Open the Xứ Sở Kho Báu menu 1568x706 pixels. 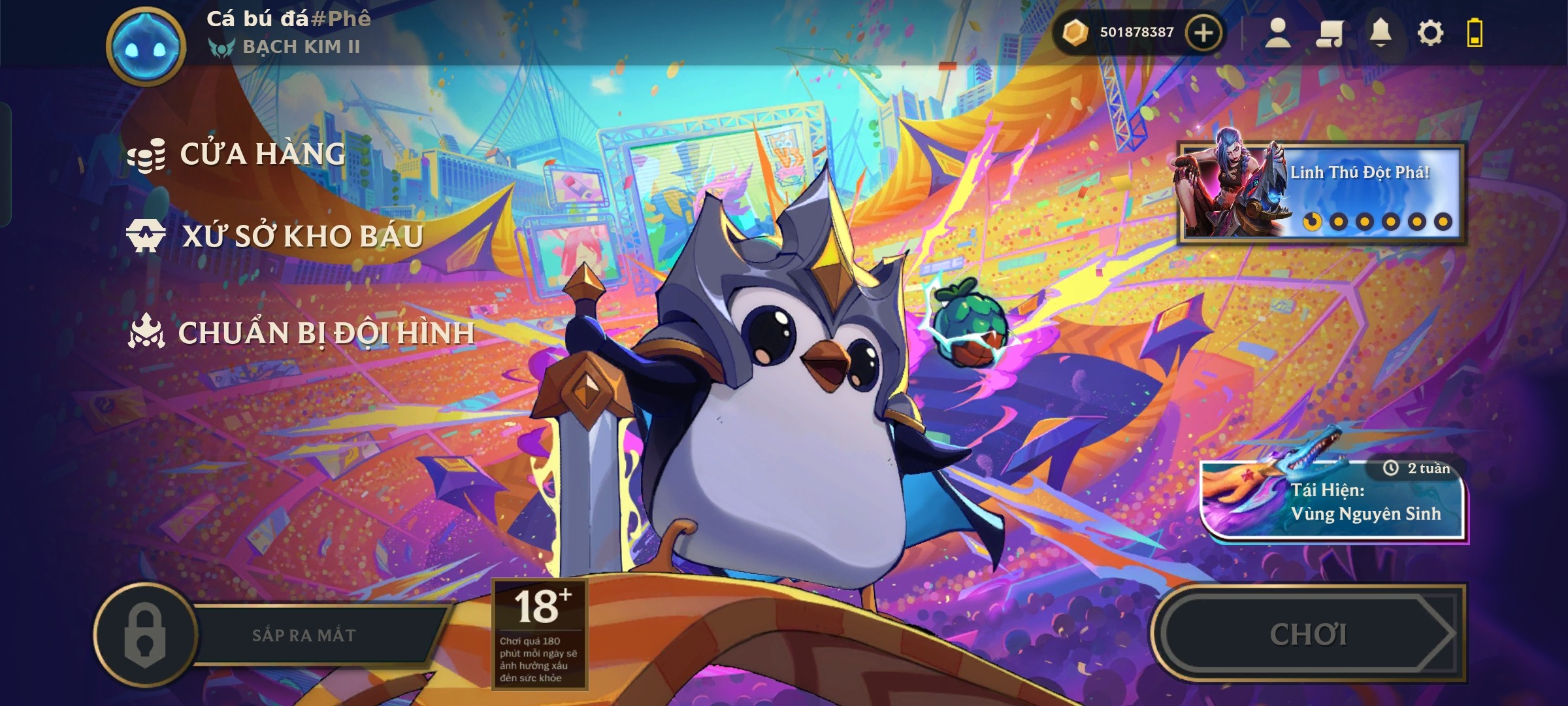click(x=302, y=236)
